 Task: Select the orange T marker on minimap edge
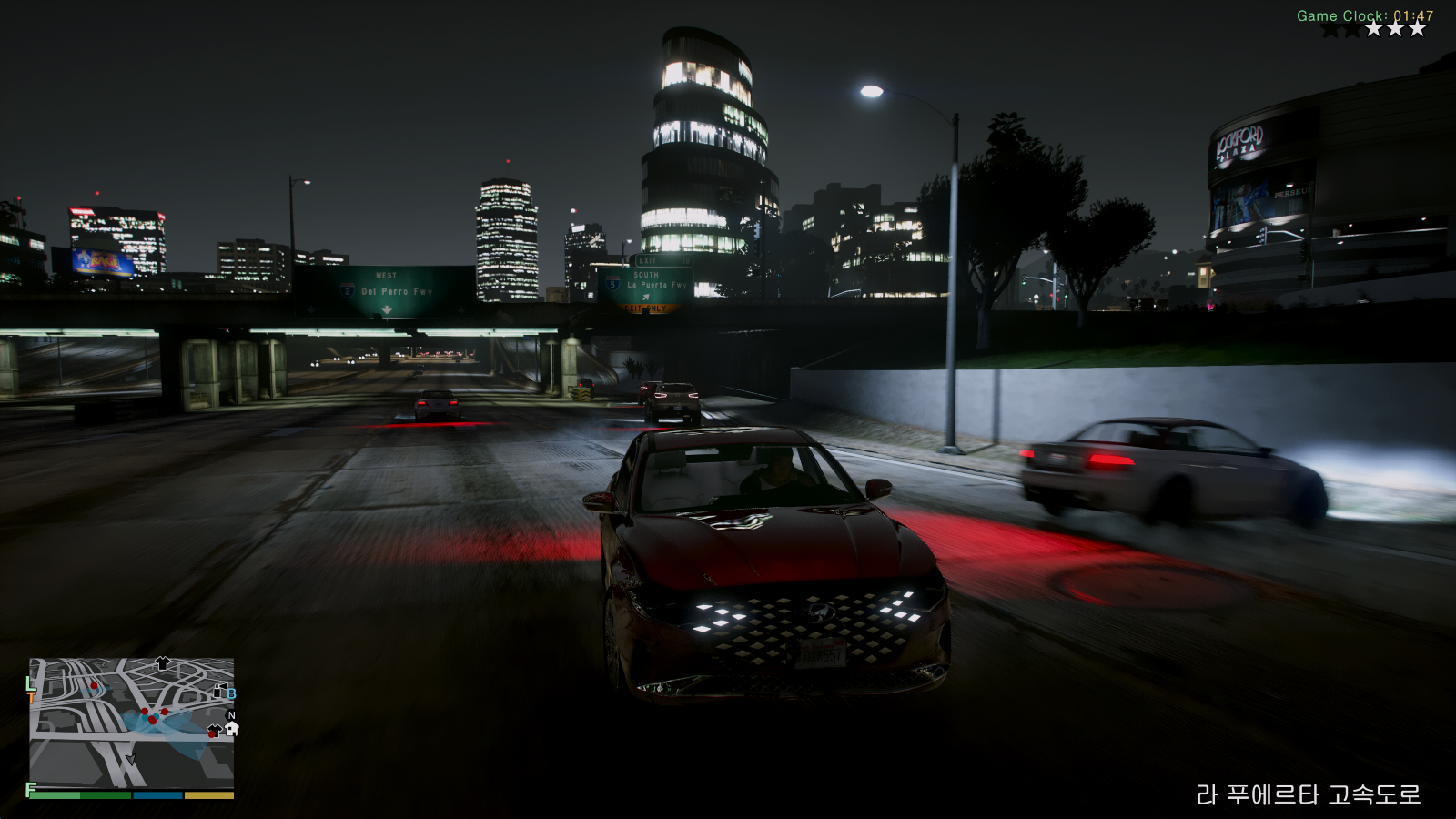pyautogui.click(x=32, y=696)
